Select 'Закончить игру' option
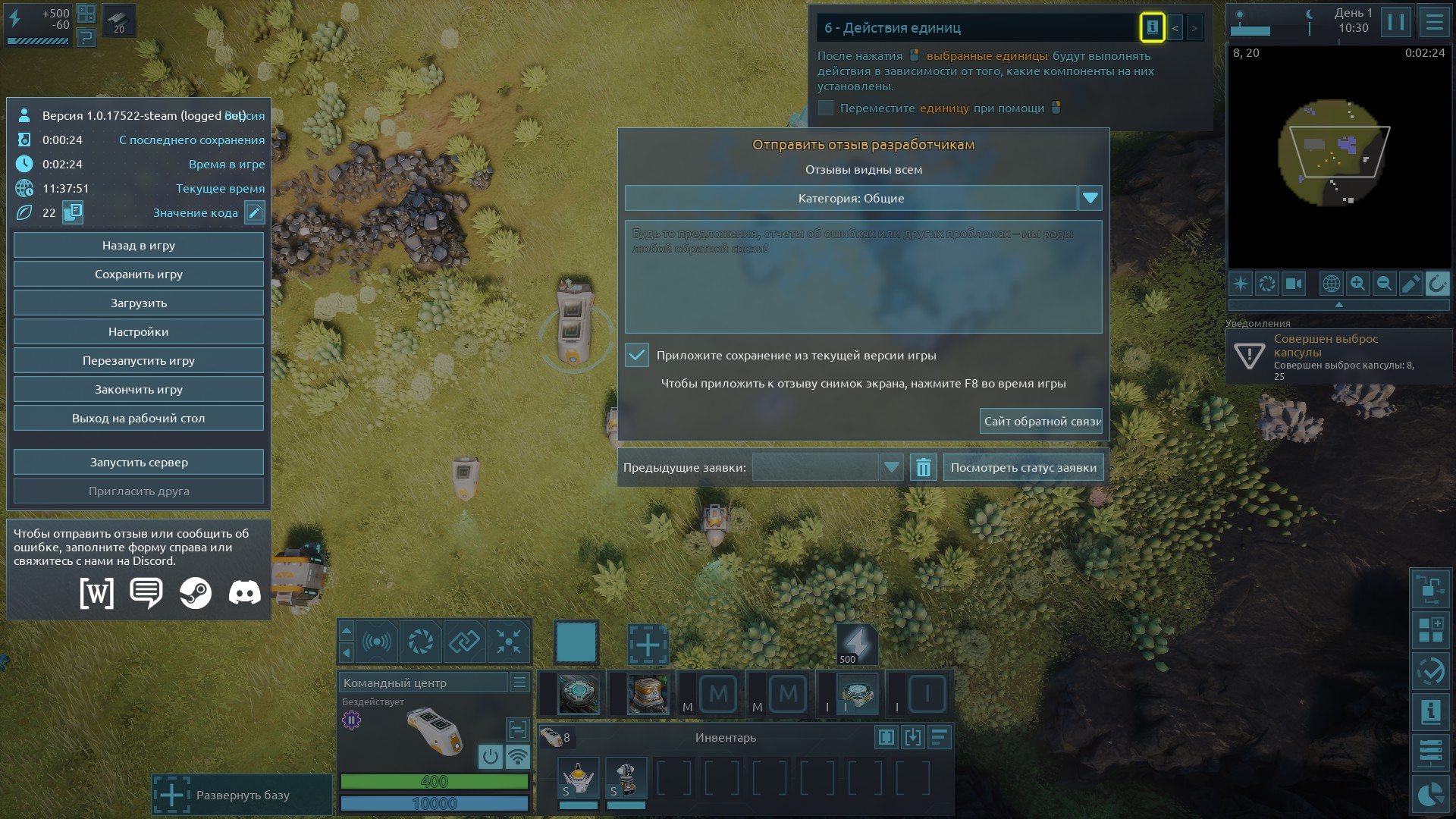This screenshot has width=1456, height=819. [139, 390]
